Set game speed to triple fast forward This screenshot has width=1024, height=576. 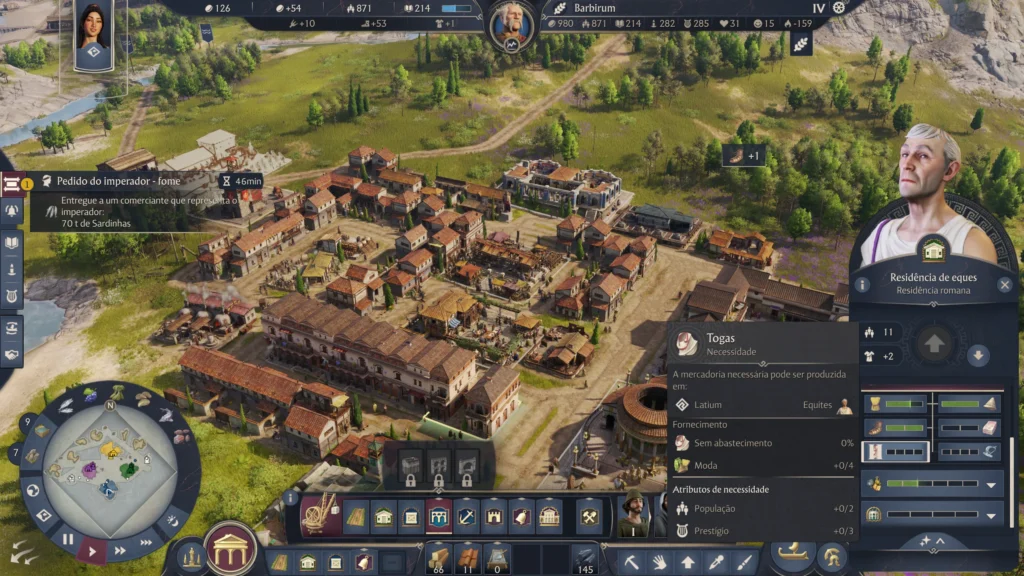(145, 541)
